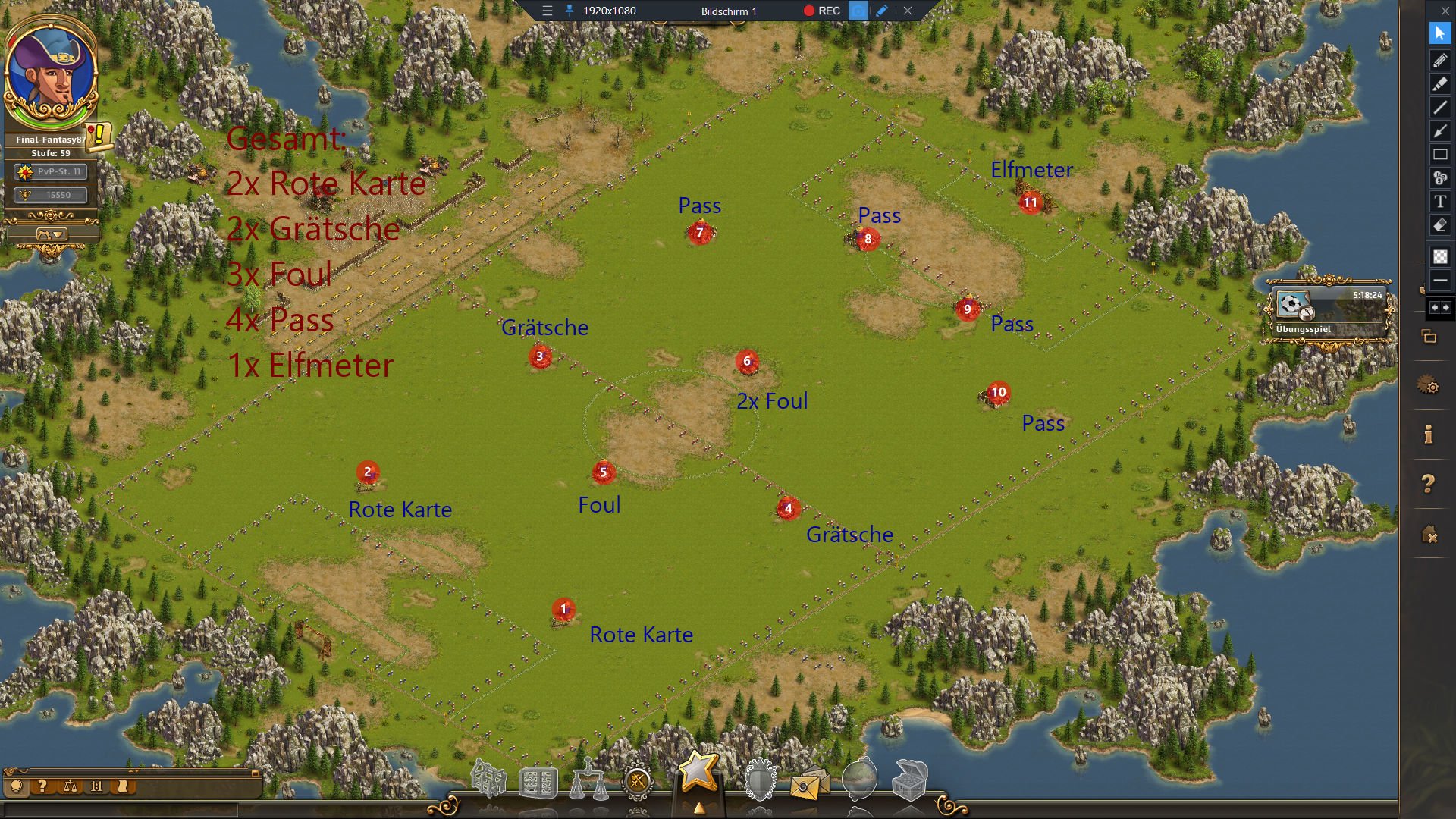
Task: Open the 1:1 whisper chat tab
Action: point(96,786)
